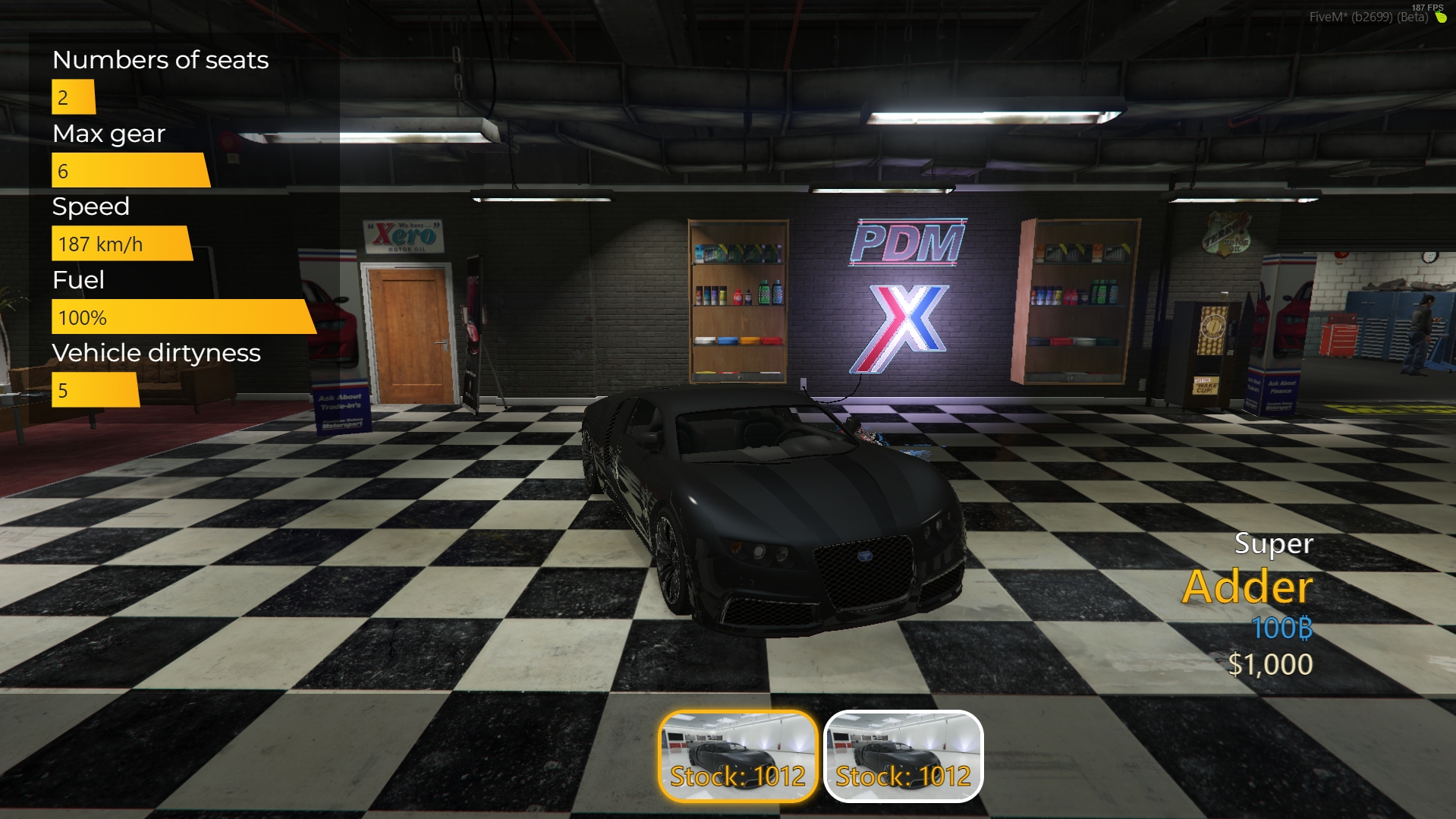
Task: Choose the white-bordered Adder stock thumbnail
Action: point(903,756)
